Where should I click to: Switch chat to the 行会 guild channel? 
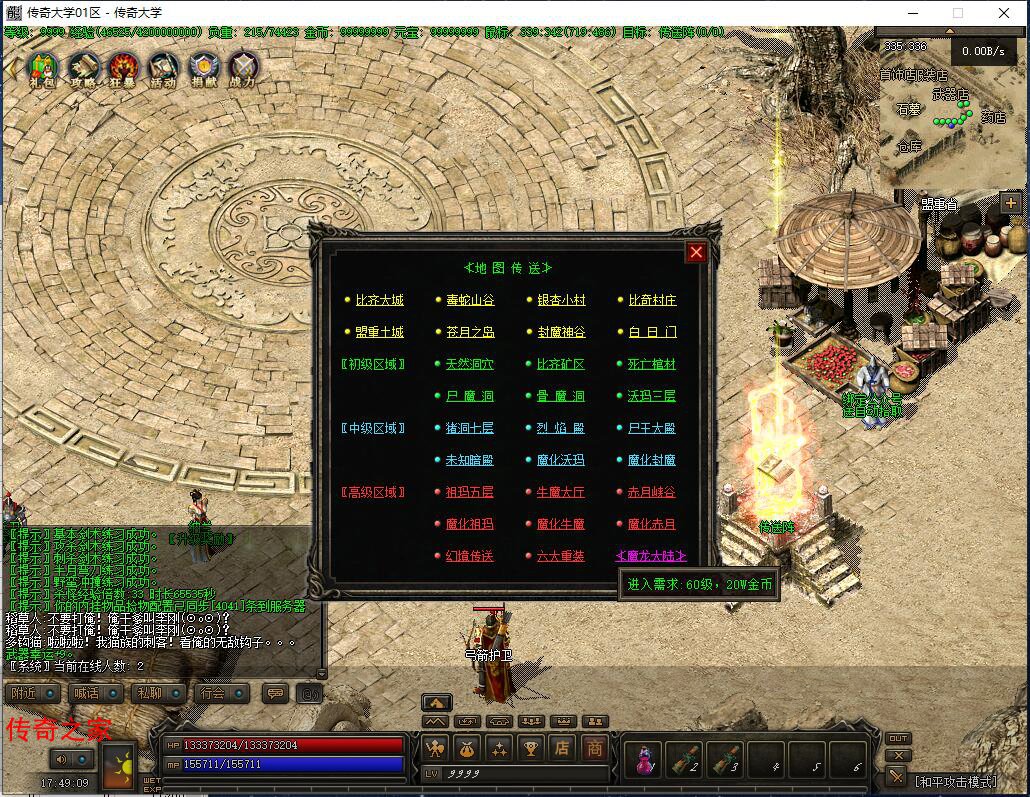[221, 693]
